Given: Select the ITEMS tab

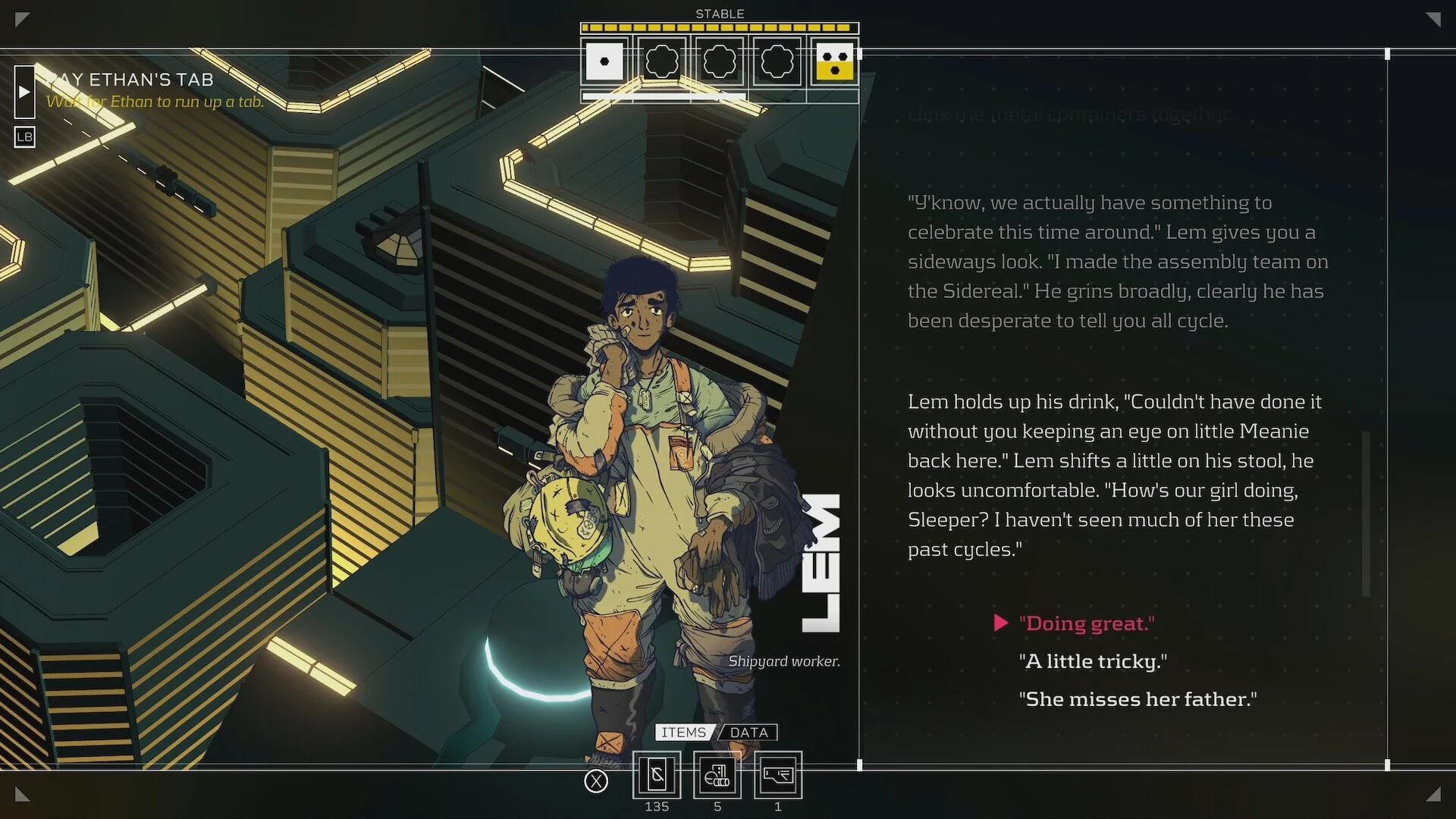Looking at the screenshot, I should pos(683,732).
